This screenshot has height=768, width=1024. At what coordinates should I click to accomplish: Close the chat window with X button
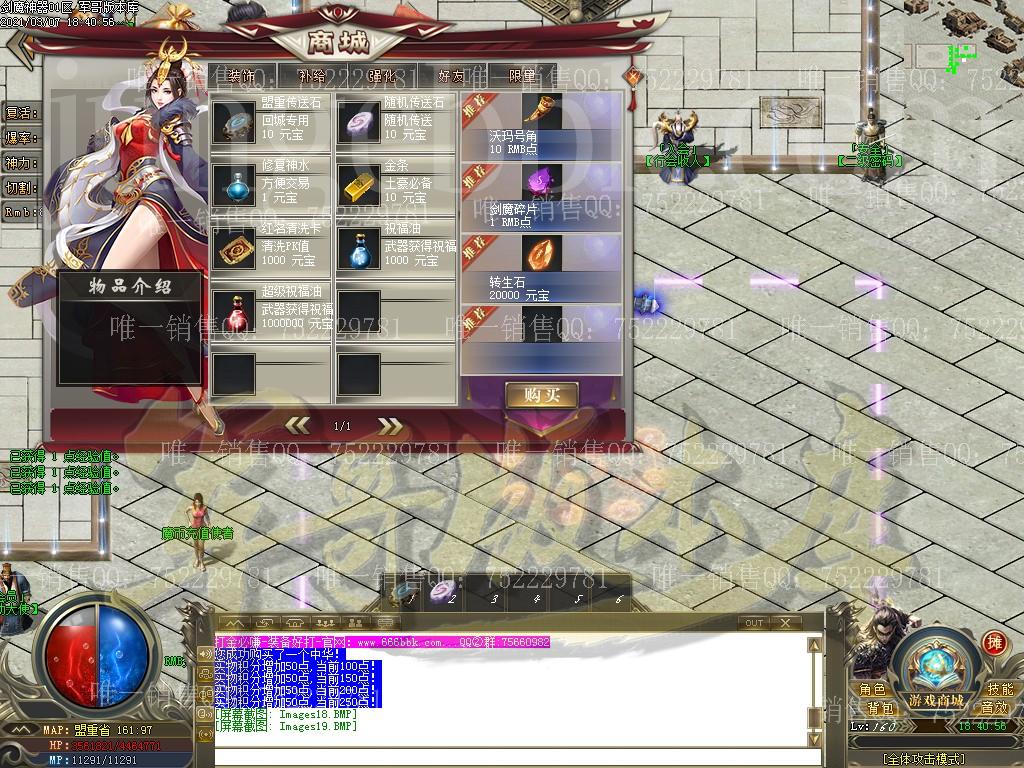pos(787,623)
